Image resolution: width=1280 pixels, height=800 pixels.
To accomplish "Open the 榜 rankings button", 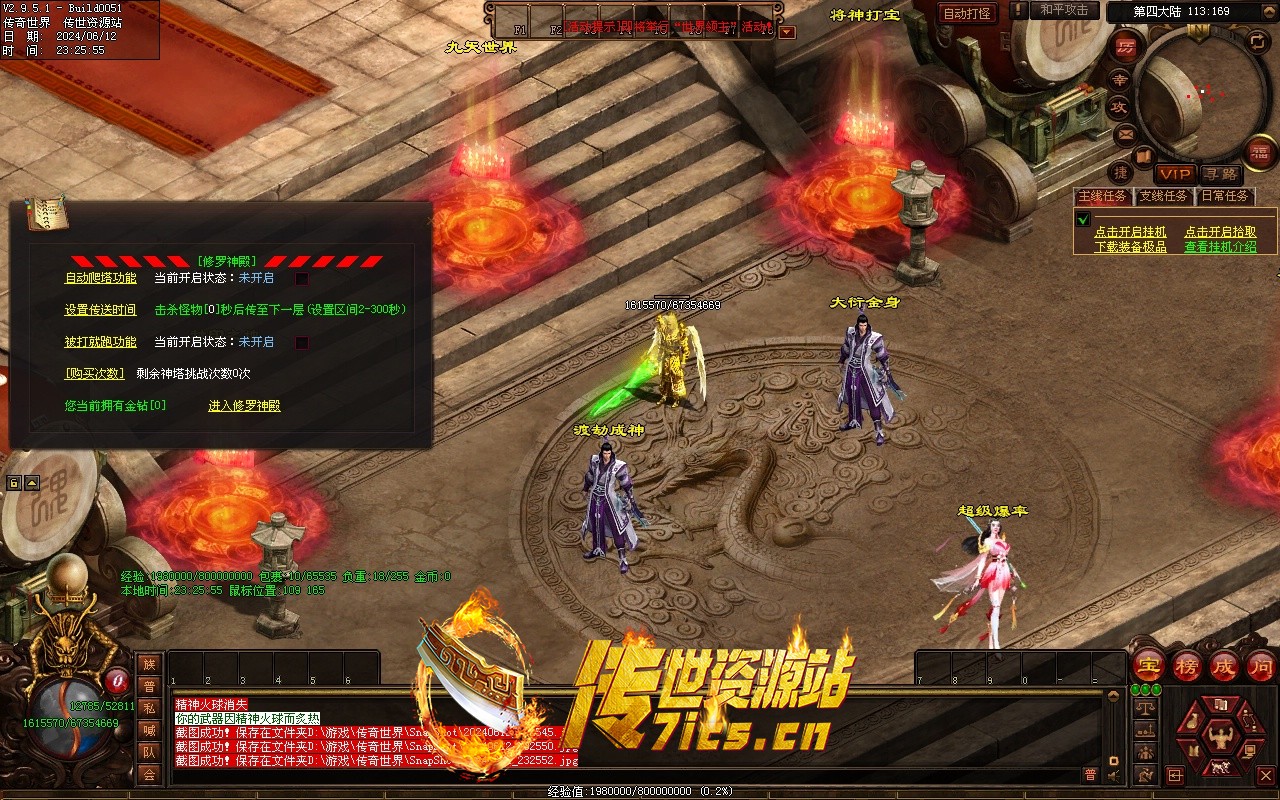I will (x=1187, y=665).
